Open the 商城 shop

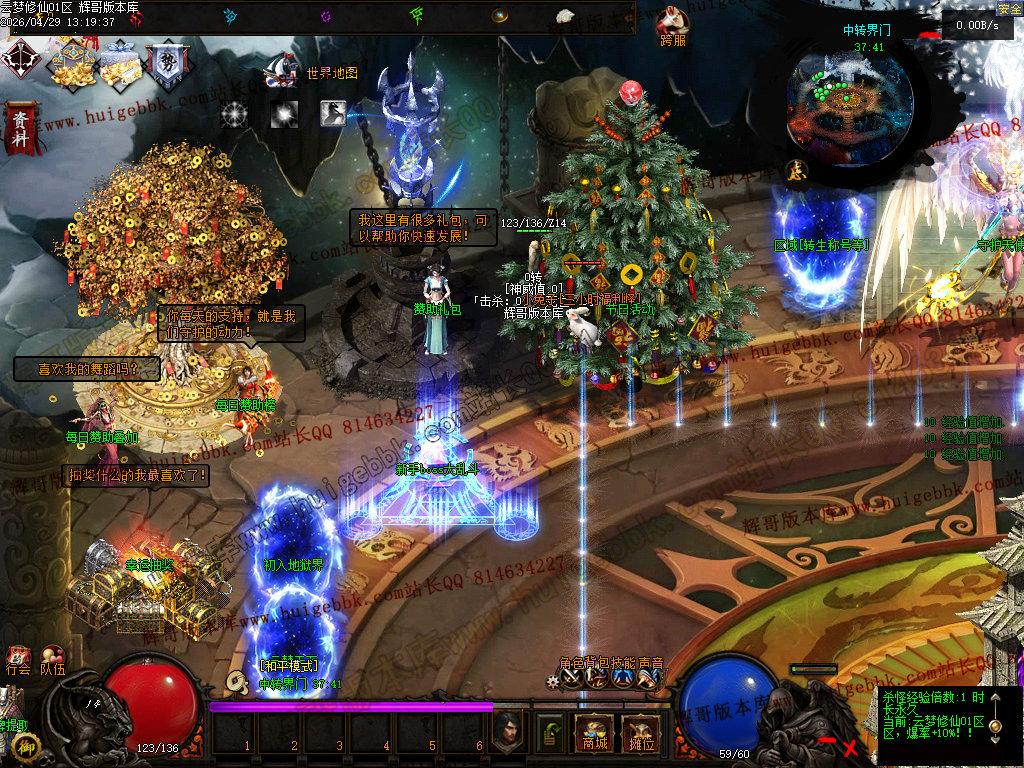tap(594, 735)
